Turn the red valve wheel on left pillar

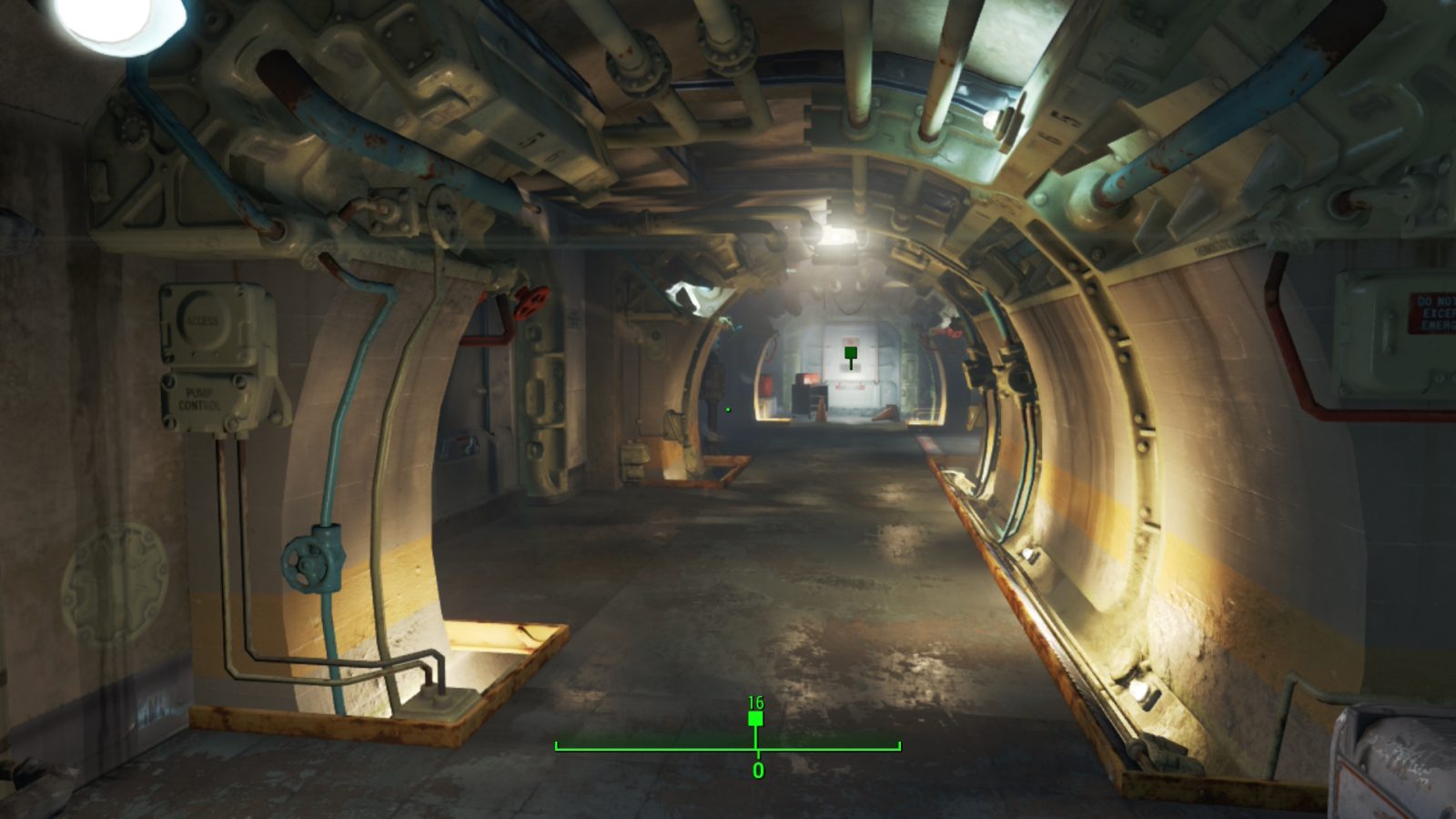pyautogui.click(x=531, y=303)
